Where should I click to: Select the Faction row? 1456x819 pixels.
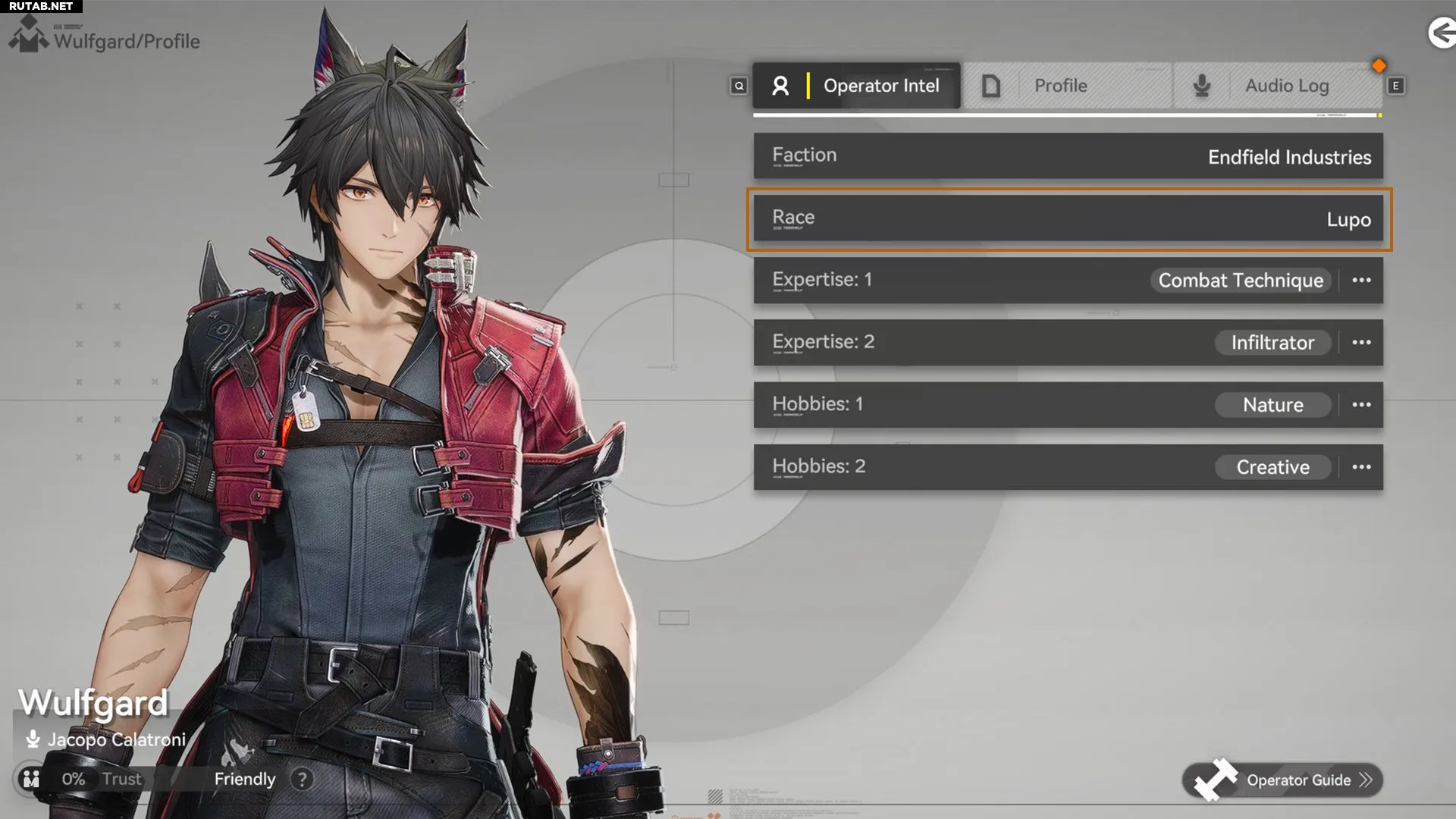pyautogui.click(x=1068, y=156)
